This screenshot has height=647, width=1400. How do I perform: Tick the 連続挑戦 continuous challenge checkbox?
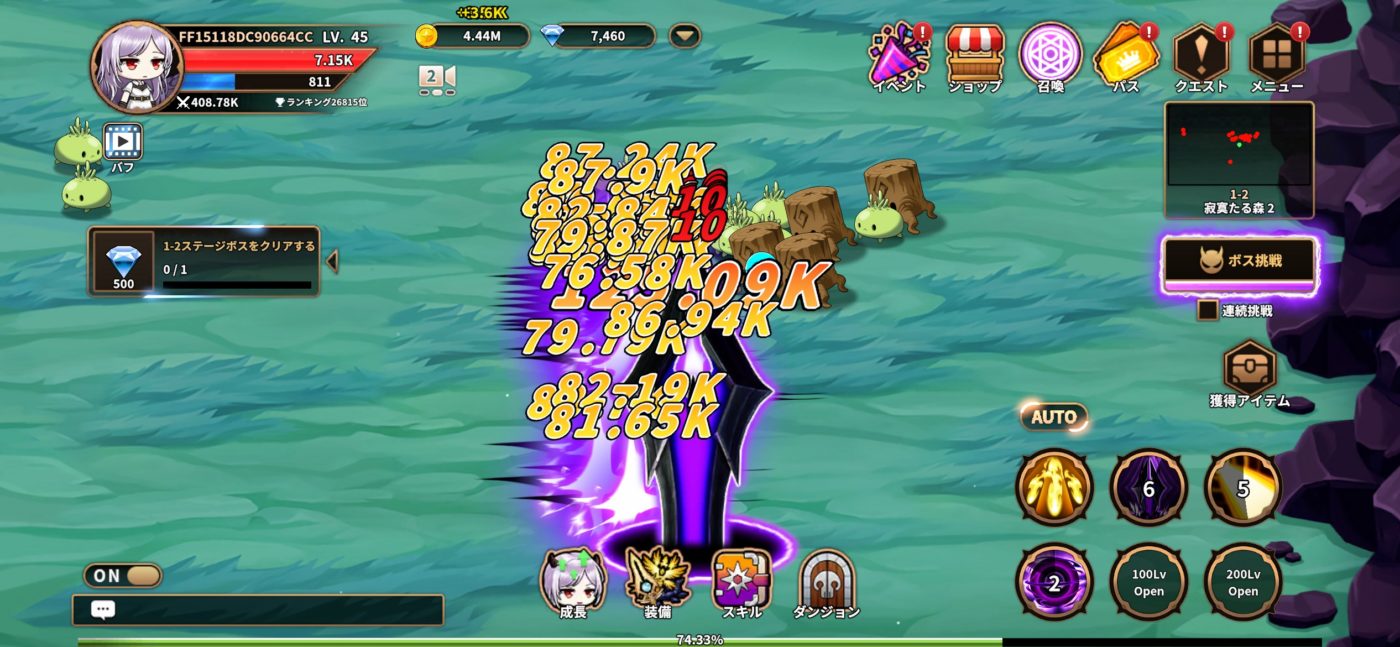[x=1208, y=311]
